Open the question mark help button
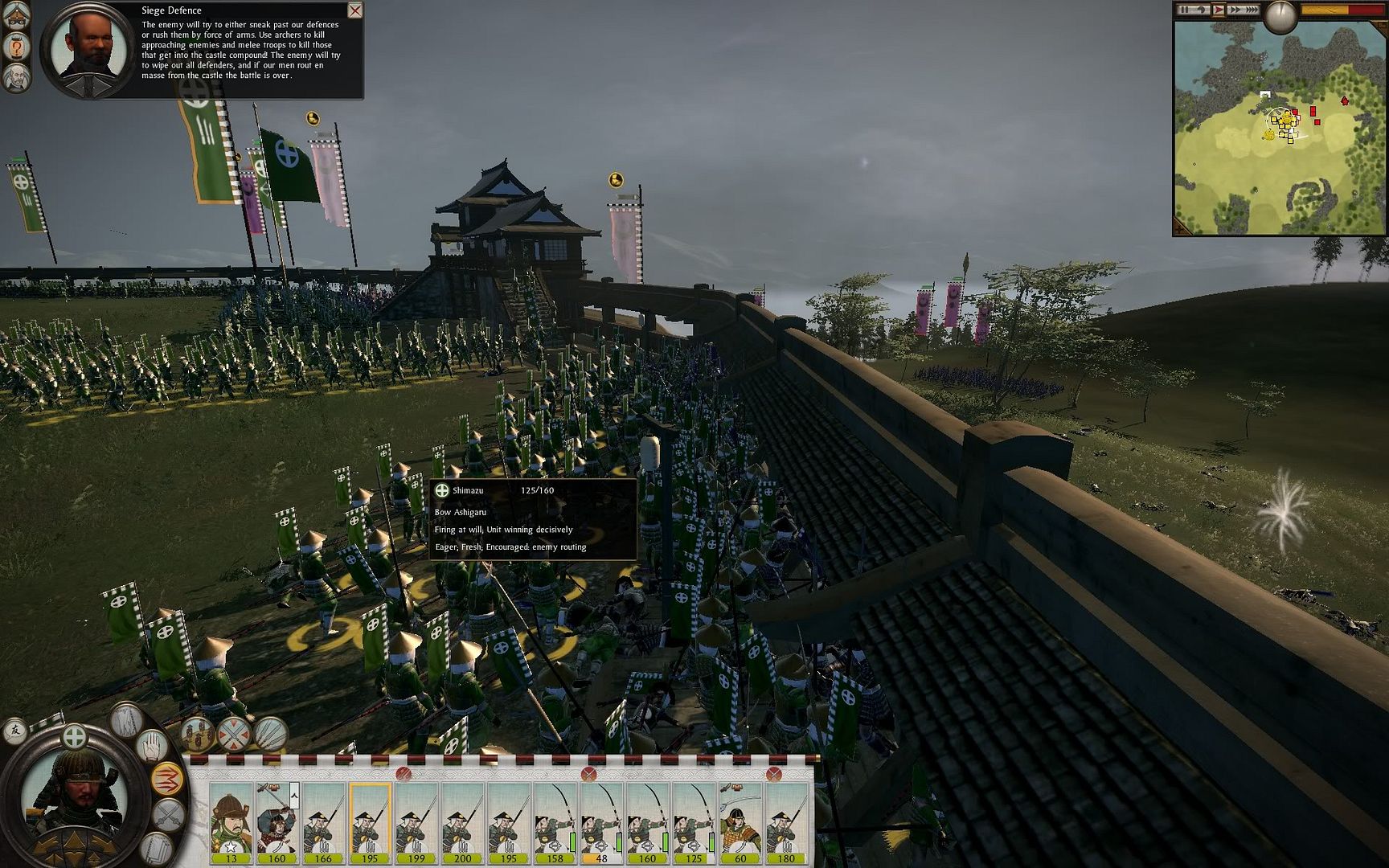1389x868 pixels. (18, 47)
